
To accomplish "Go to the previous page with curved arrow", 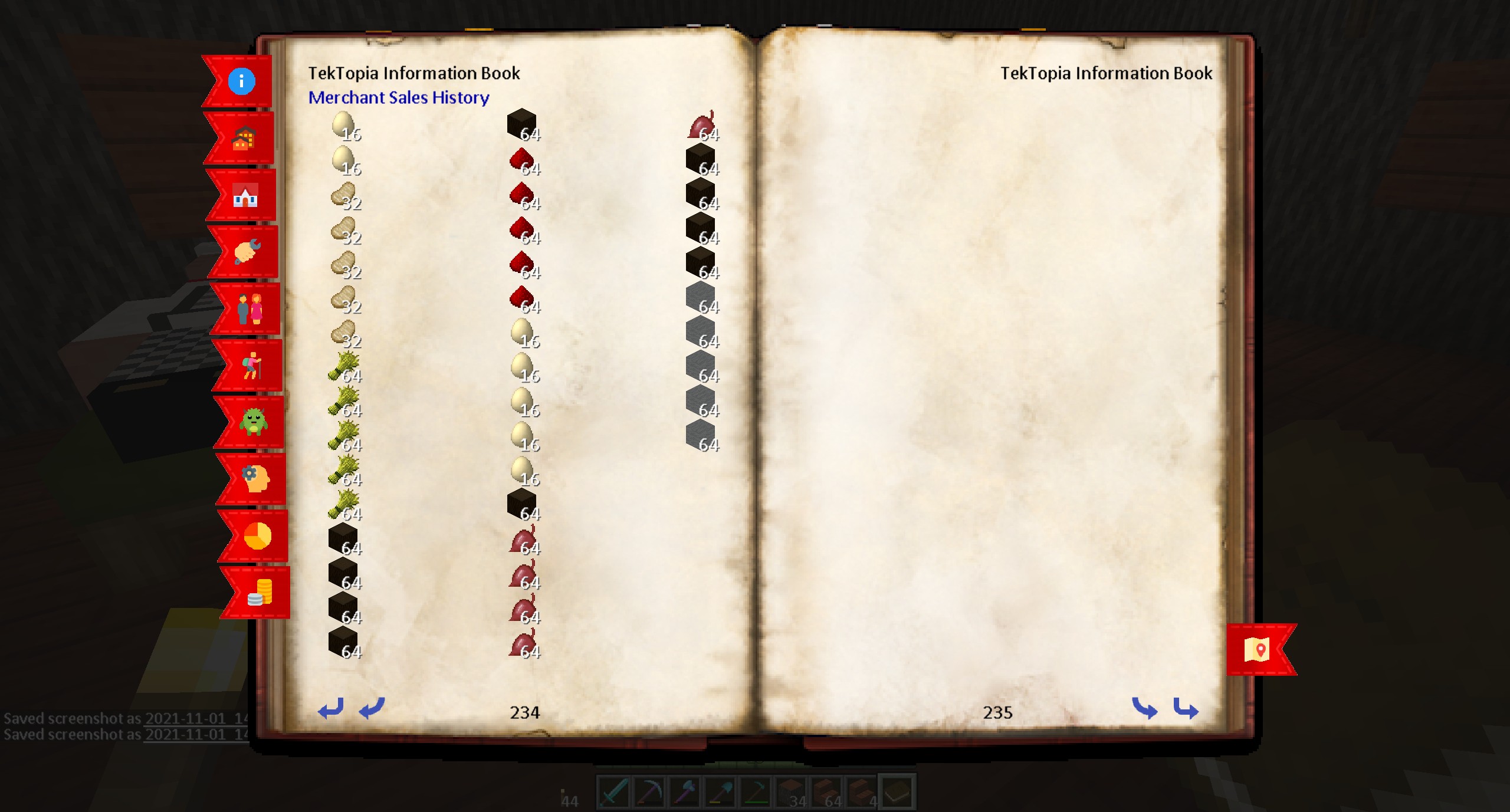I will [372, 708].
